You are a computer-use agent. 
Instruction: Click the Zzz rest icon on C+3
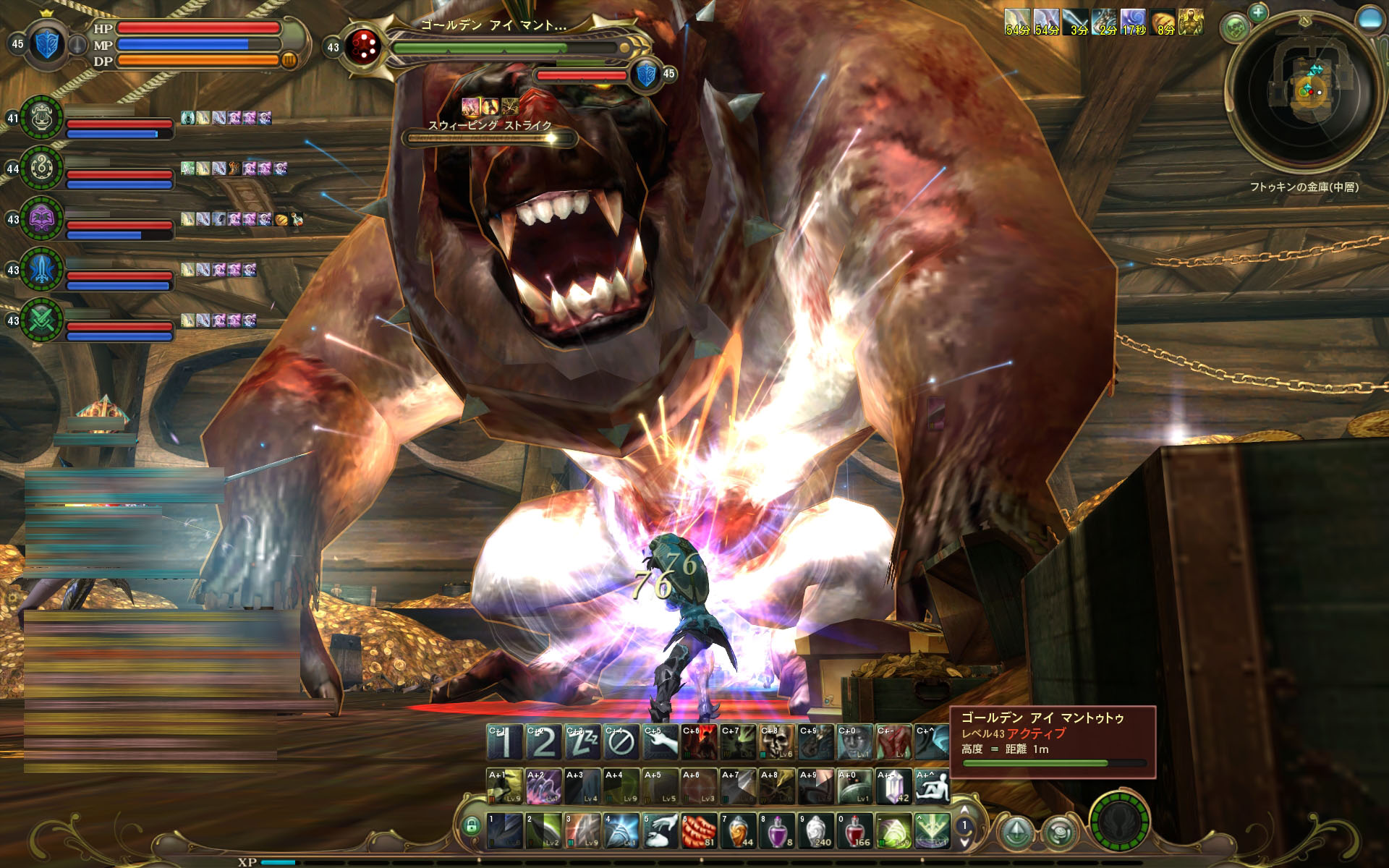pos(582,742)
